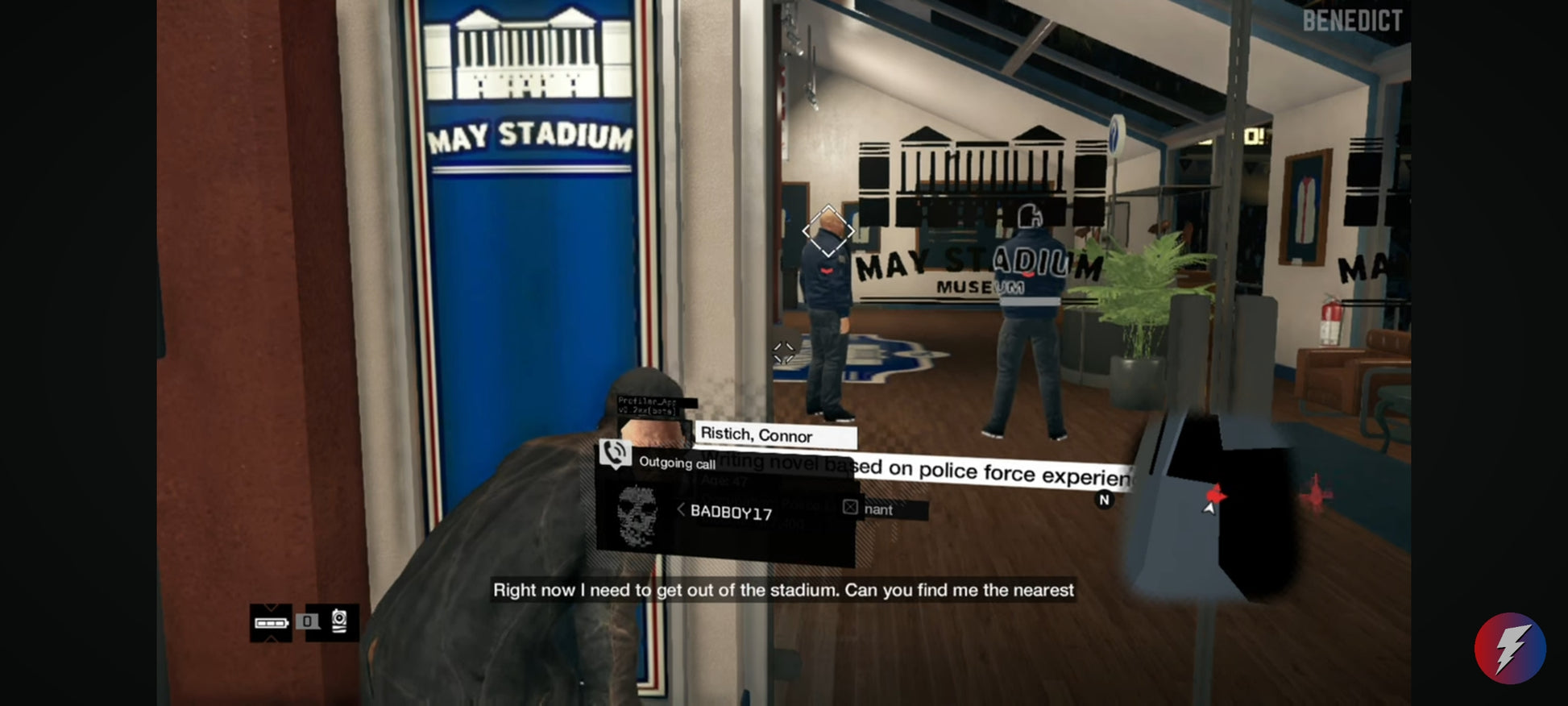Select the Ristich, Connor profile name
1568x706 pixels.
[x=756, y=435]
